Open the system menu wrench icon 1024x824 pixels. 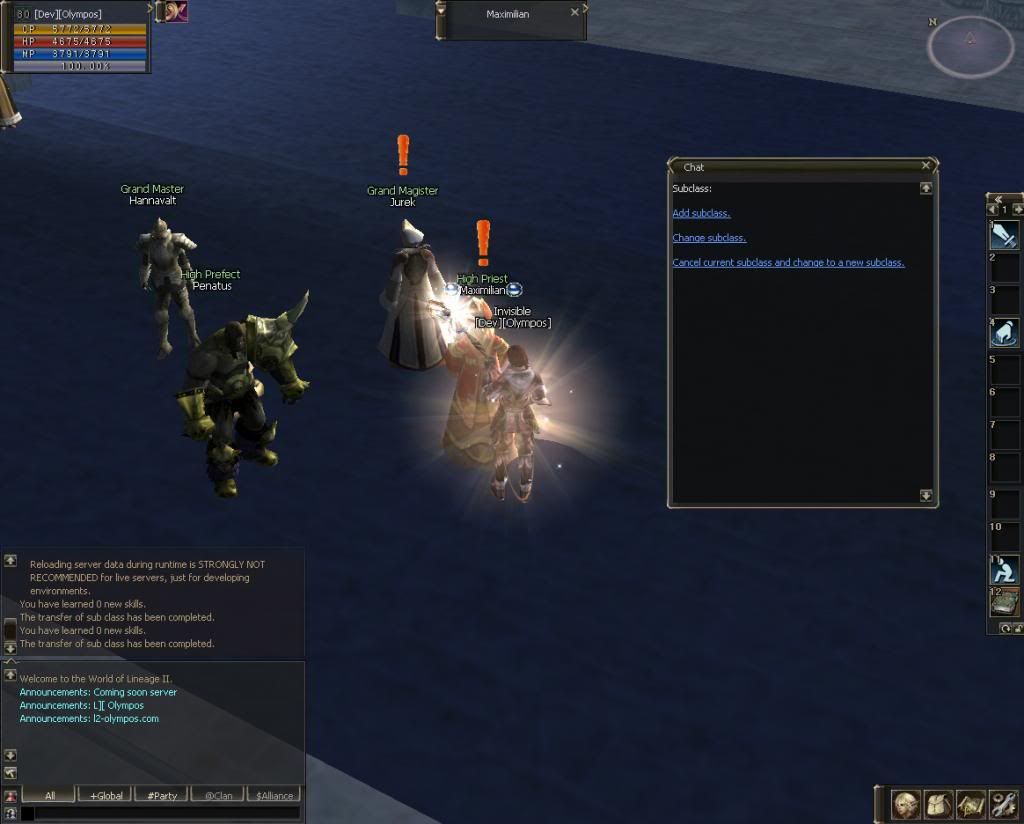1003,804
